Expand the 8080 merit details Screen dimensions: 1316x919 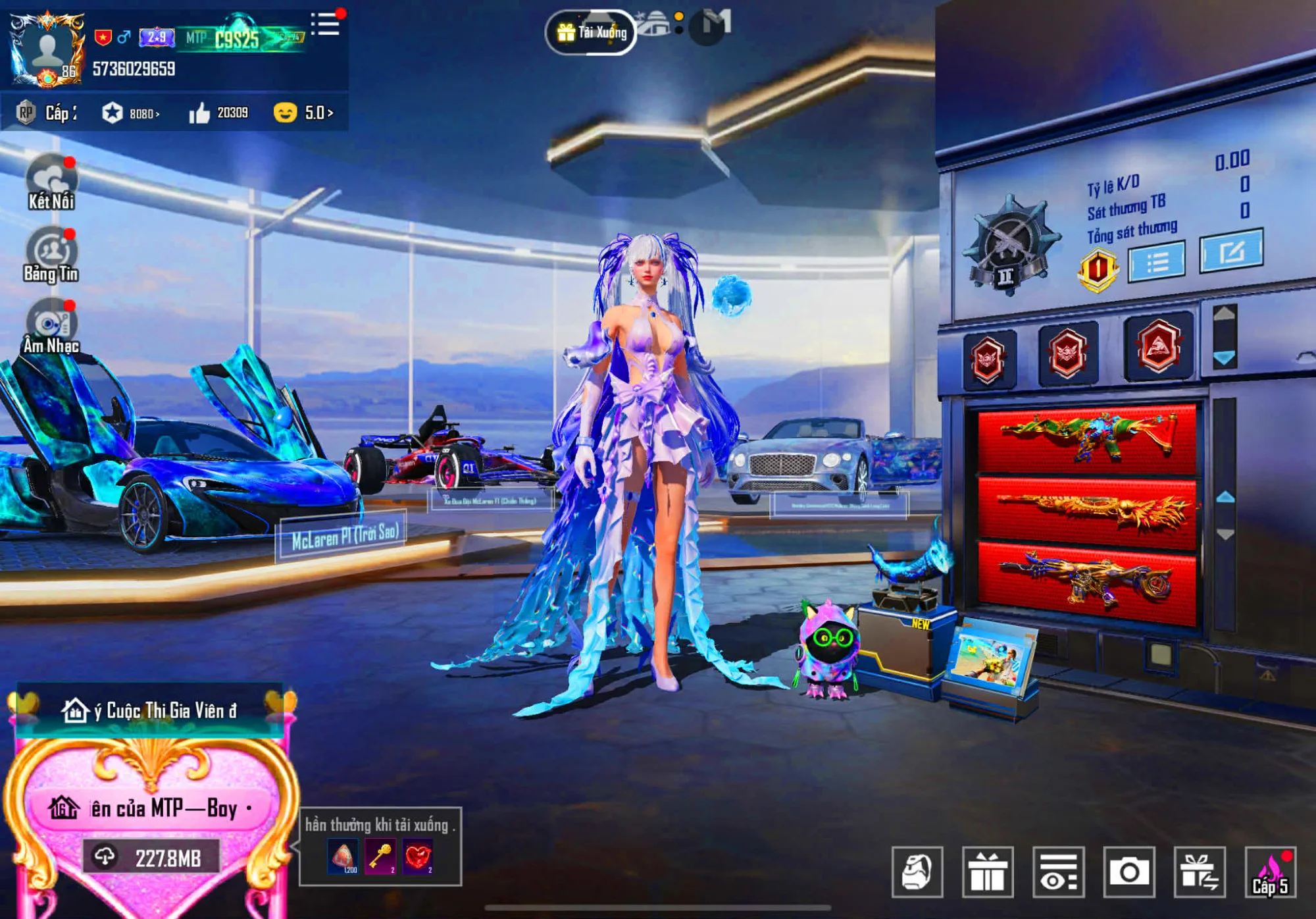tap(141, 111)
